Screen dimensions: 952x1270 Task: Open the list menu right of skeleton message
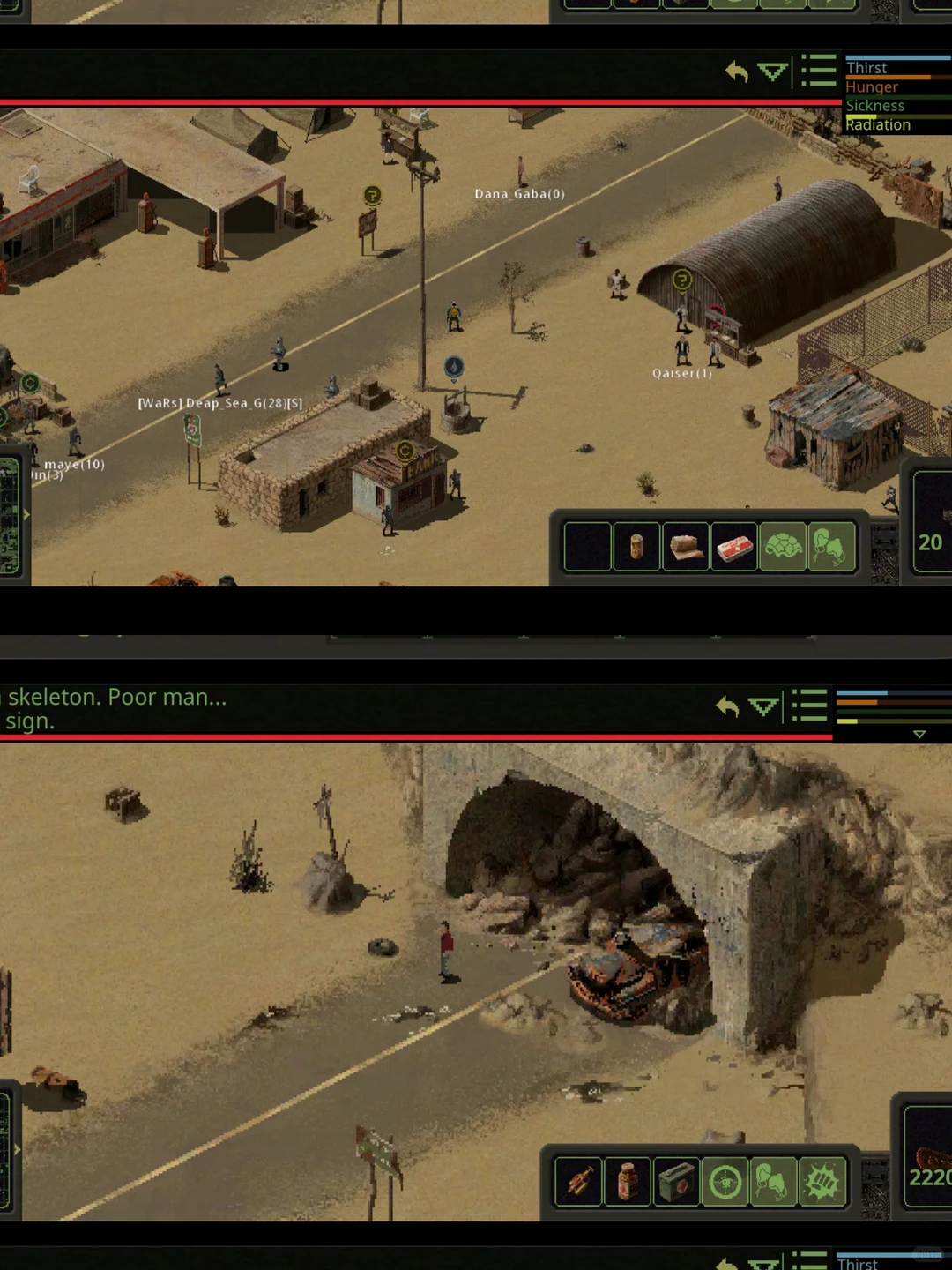tap(809, 706)
